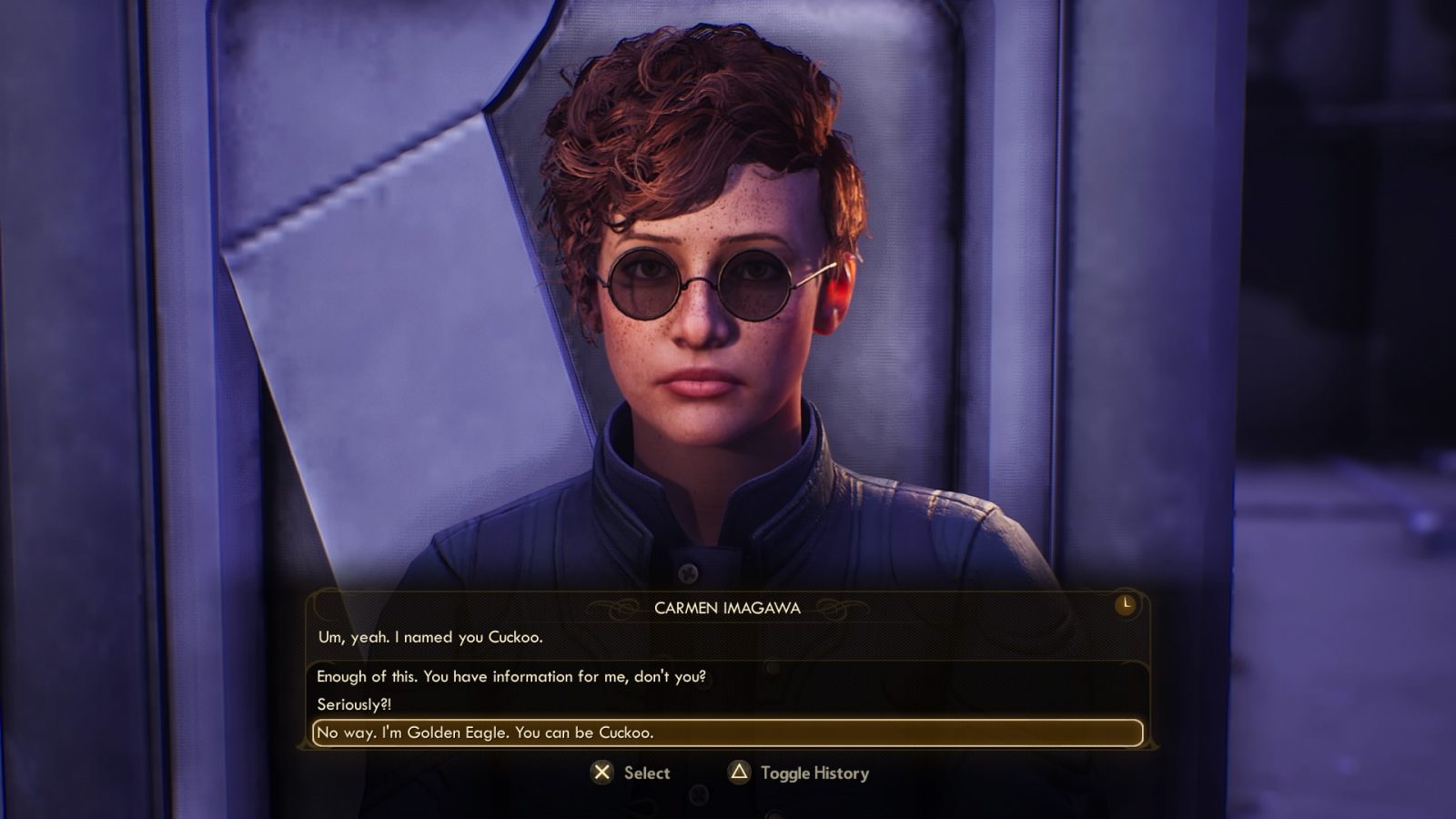The height and width of the screenshot is (819, 1456).
Task: Open the dialogue history clock icon
Action: coord(1126,604)
